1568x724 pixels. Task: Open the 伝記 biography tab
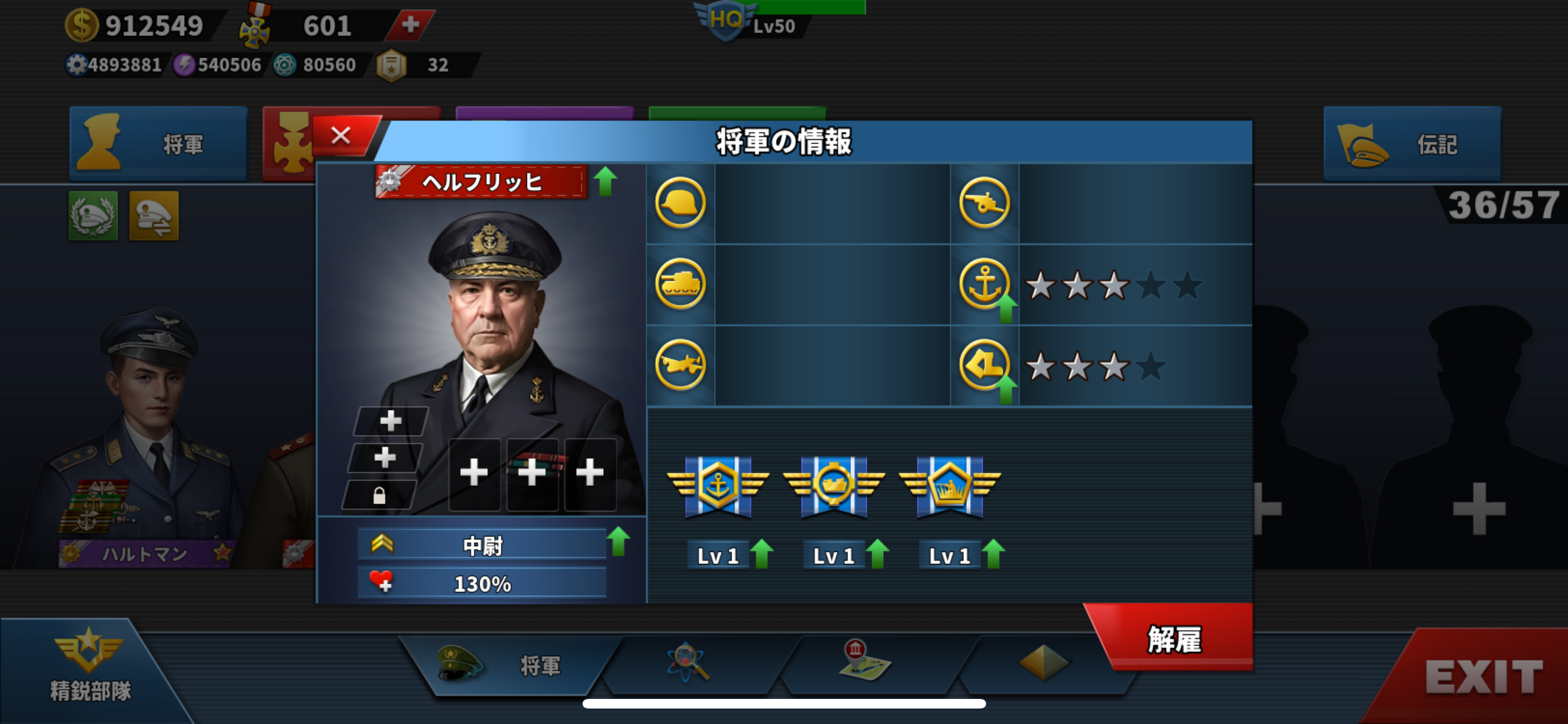coord(1412,144)
